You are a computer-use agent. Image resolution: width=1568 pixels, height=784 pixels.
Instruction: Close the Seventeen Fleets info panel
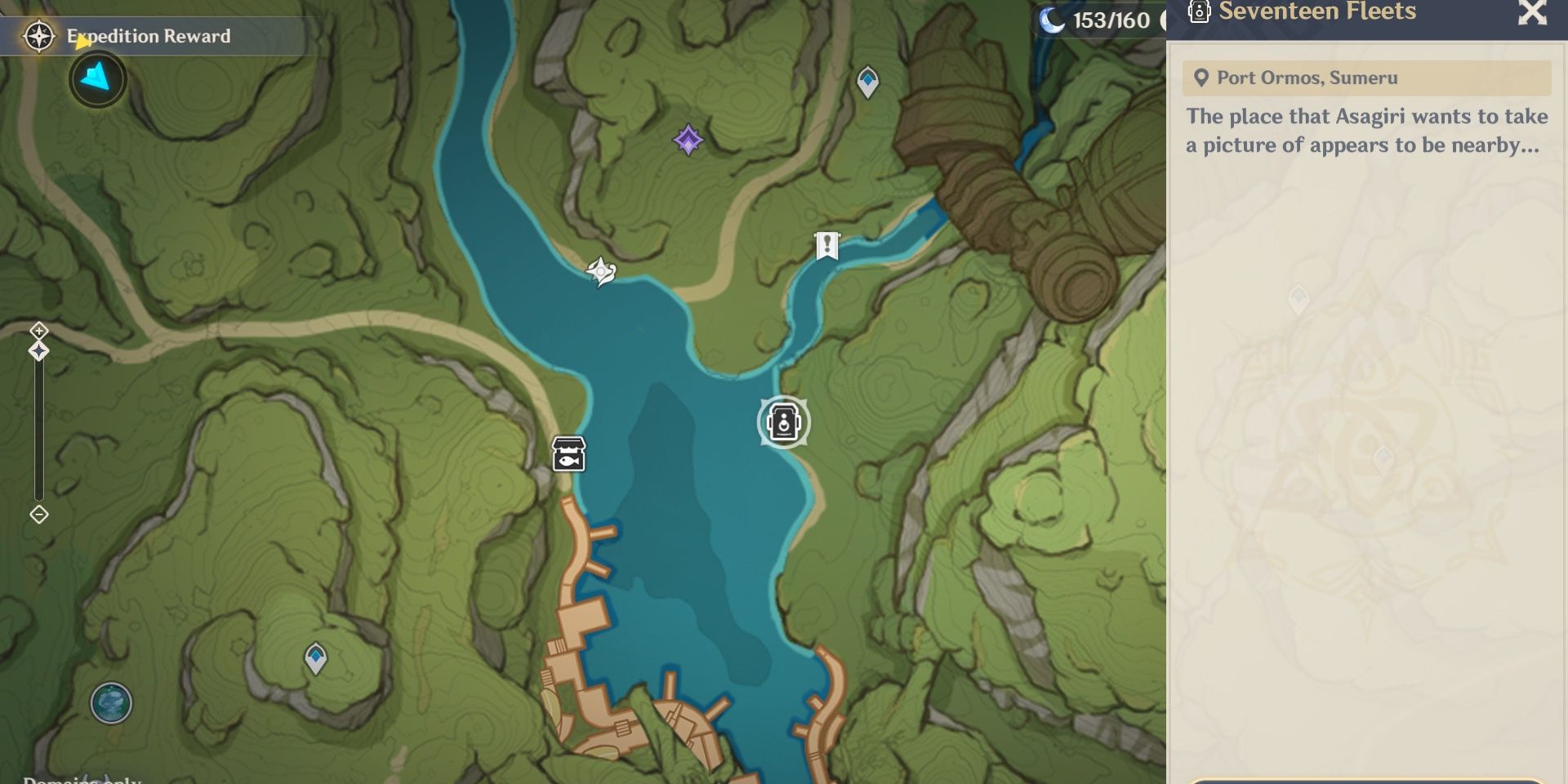click(1532, 13)
